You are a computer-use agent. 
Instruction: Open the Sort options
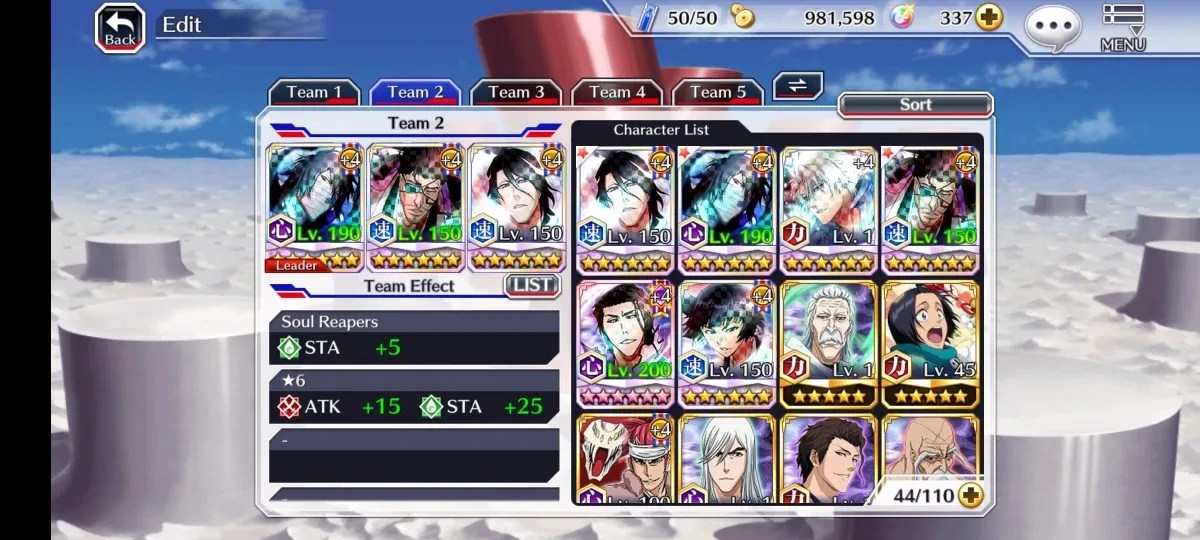click(915, 104)
